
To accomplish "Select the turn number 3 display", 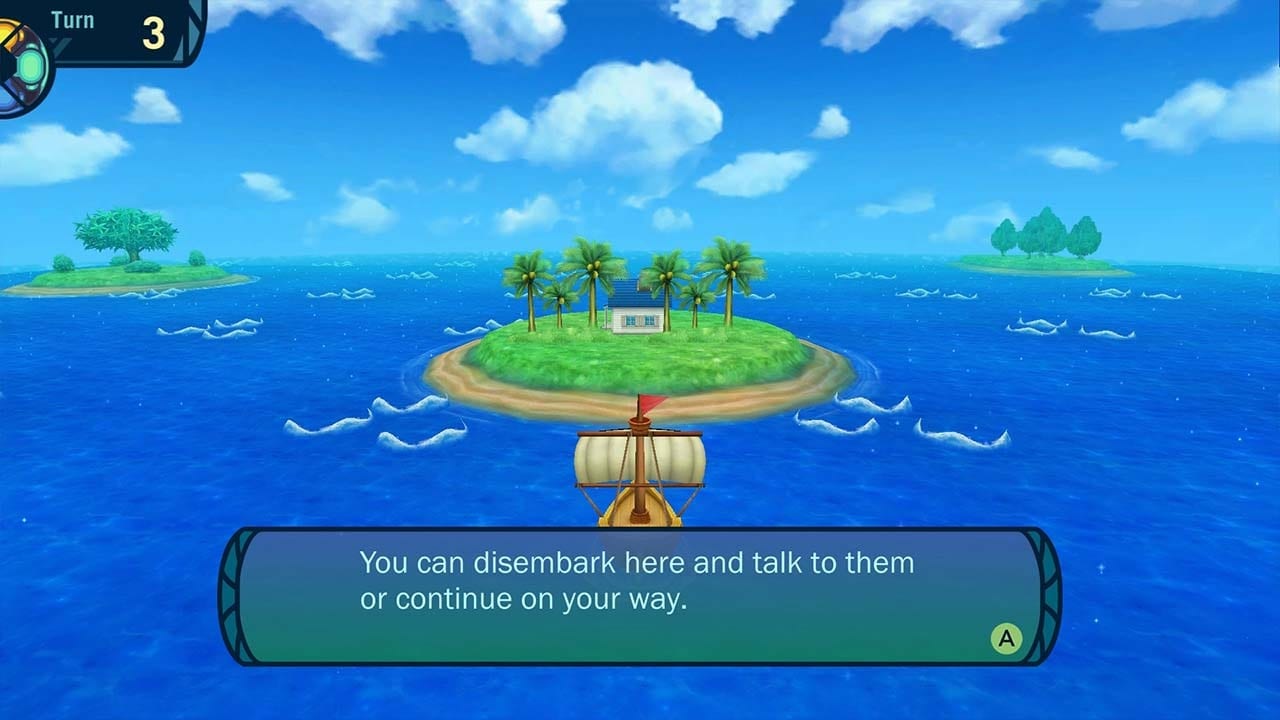I will pos(153,33).
